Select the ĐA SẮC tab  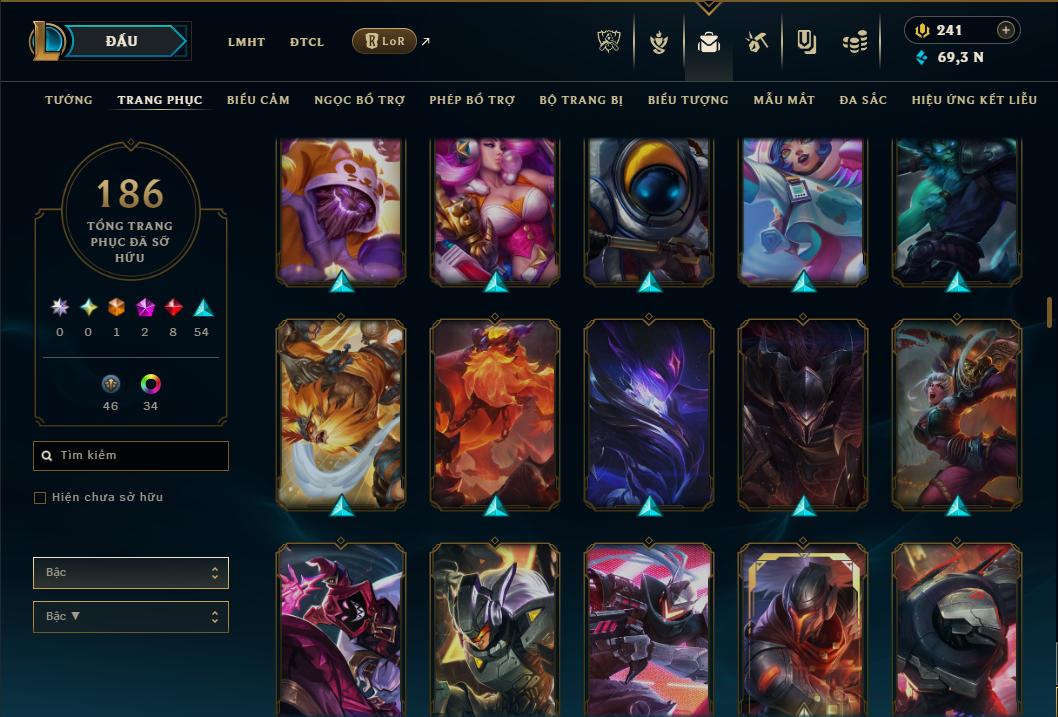point(863,100)
